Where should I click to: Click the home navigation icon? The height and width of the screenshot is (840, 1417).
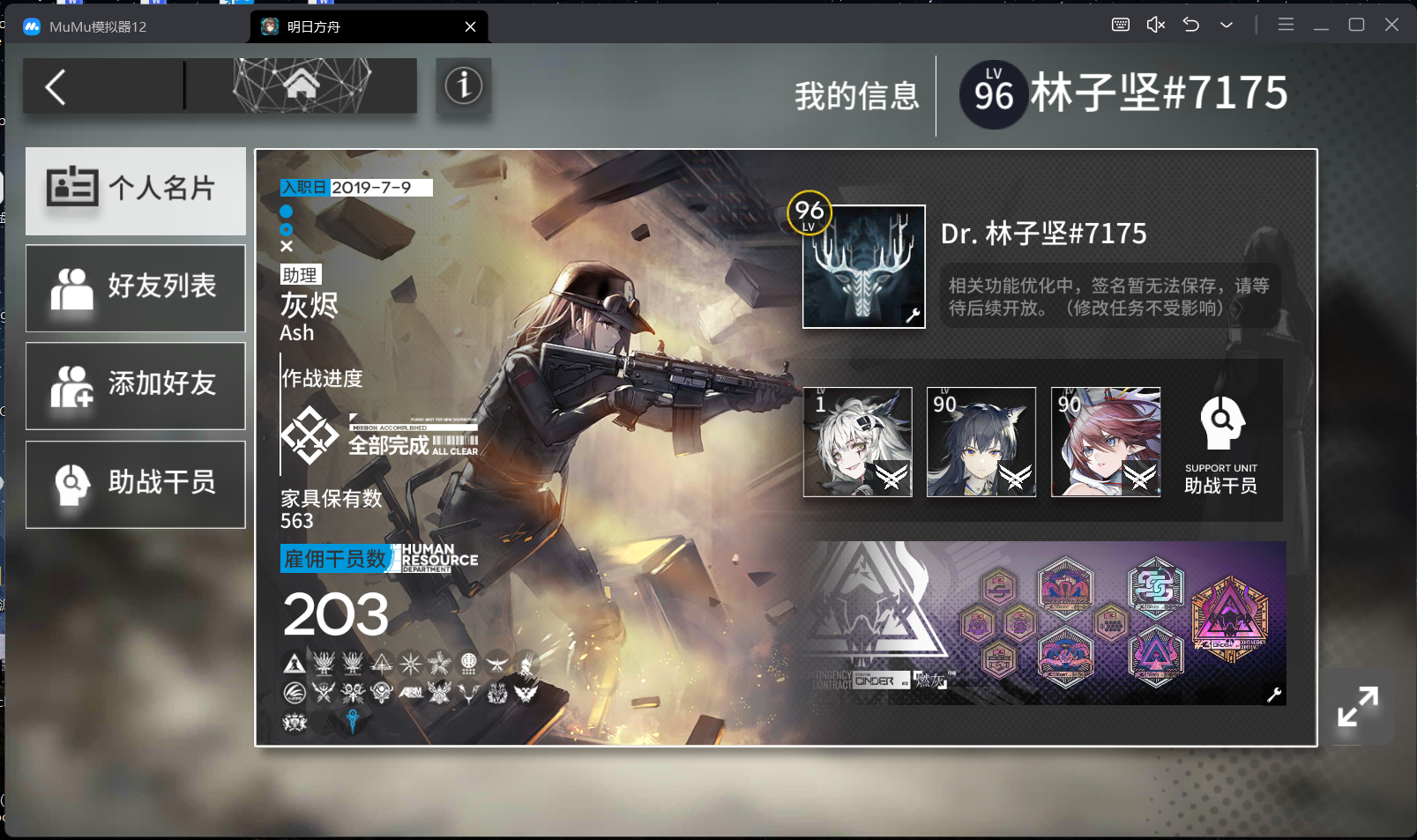coord(303,85)
